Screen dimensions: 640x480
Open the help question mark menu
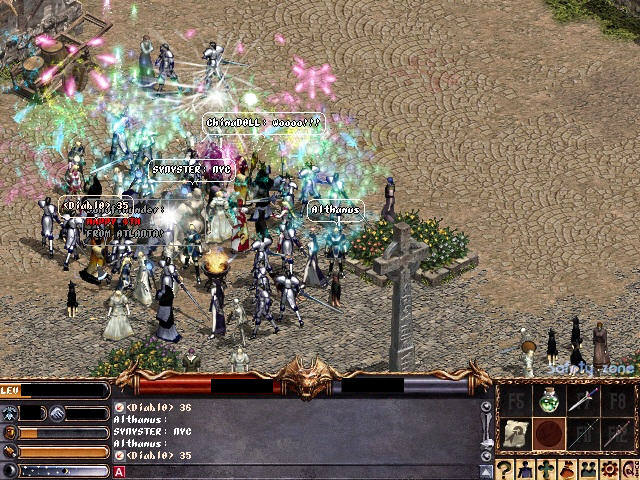point(505,469)
